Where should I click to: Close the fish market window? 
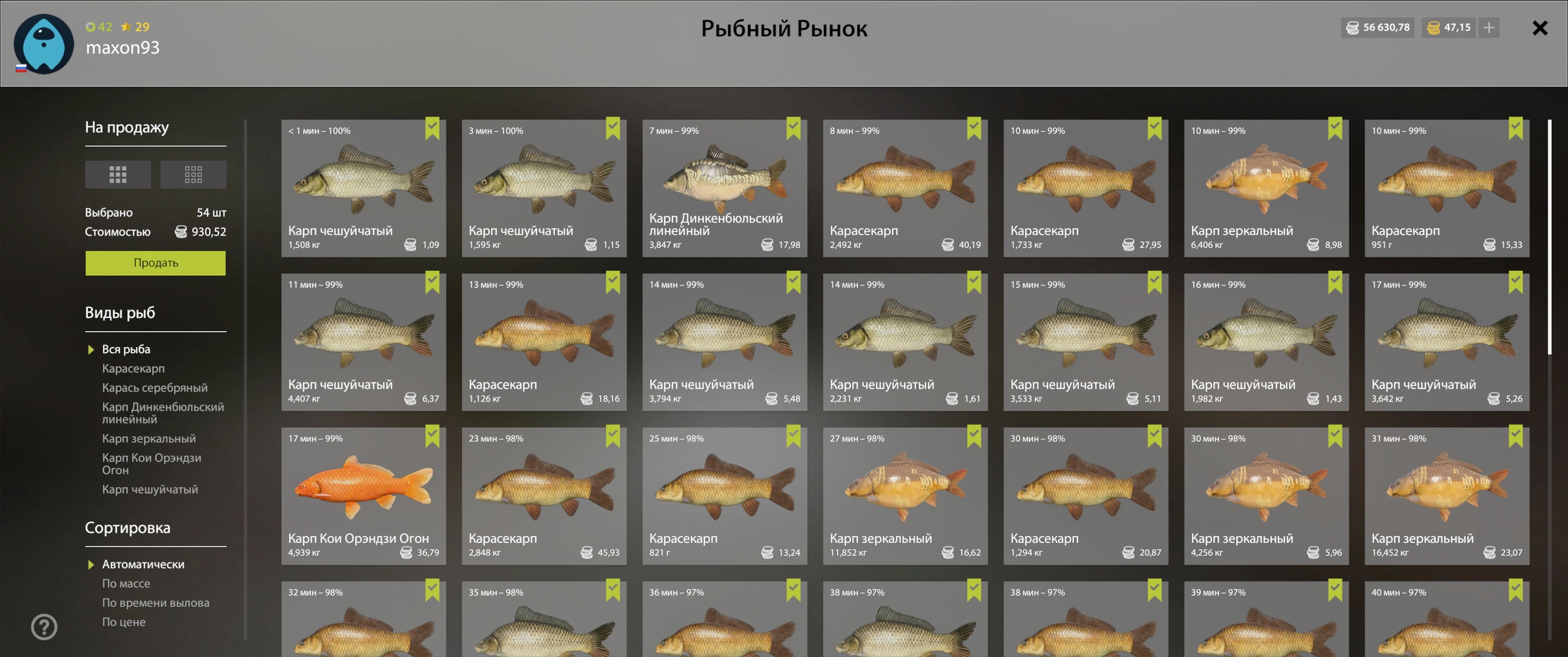(1539, 28)
